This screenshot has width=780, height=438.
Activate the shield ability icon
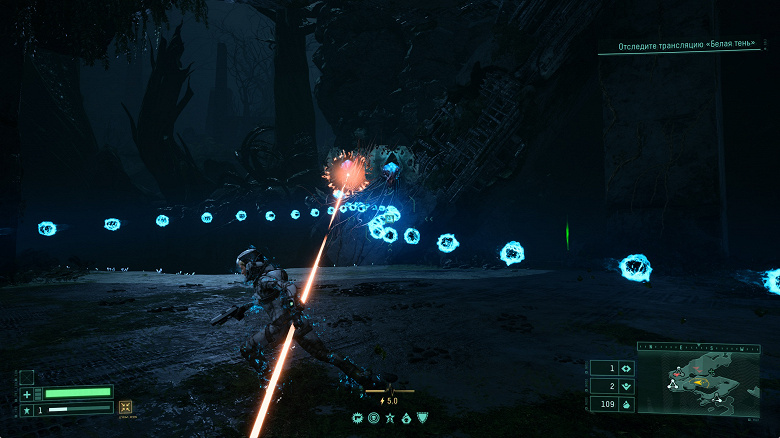422,417
